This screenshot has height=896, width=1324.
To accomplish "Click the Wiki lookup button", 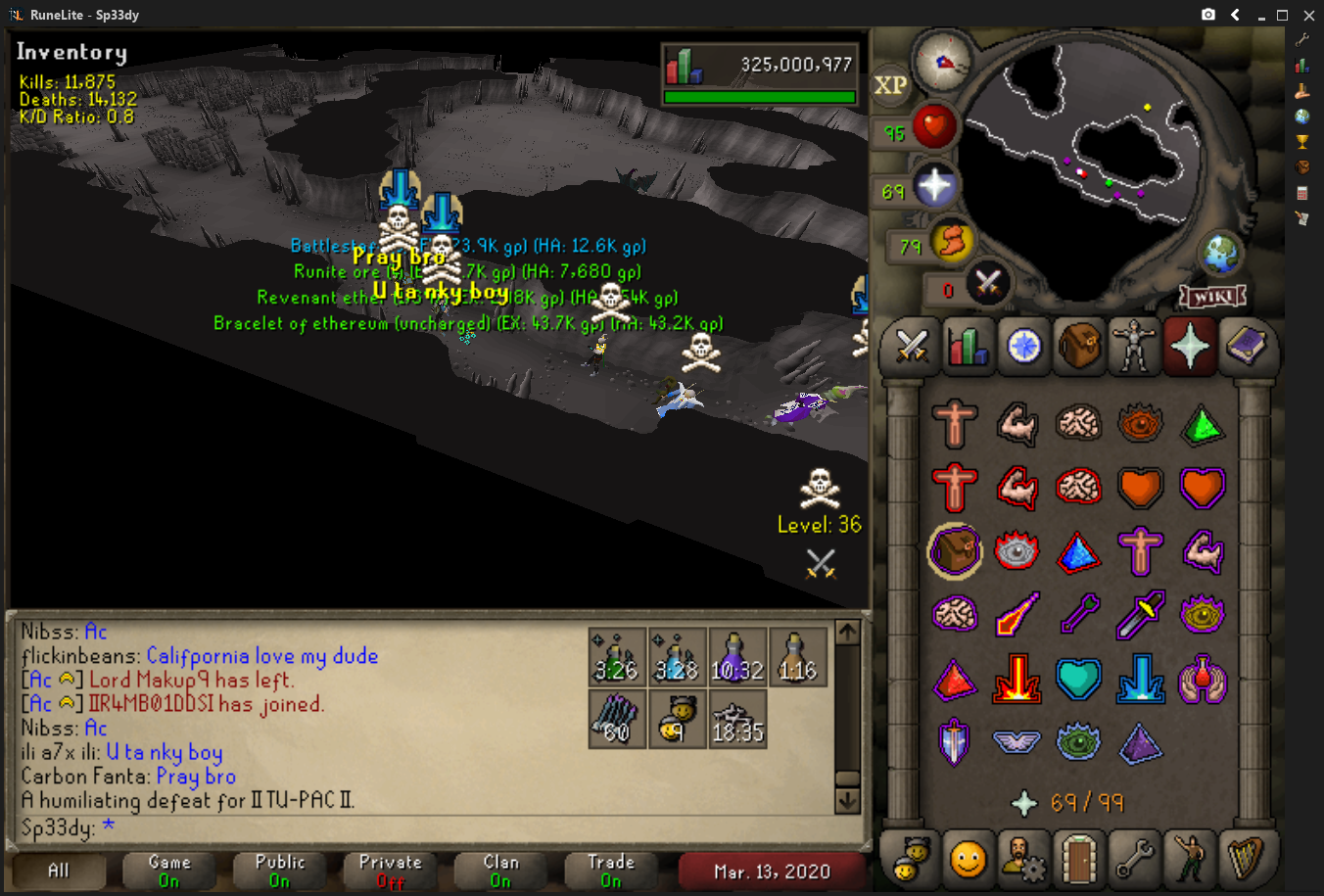I will (1212, 296).
